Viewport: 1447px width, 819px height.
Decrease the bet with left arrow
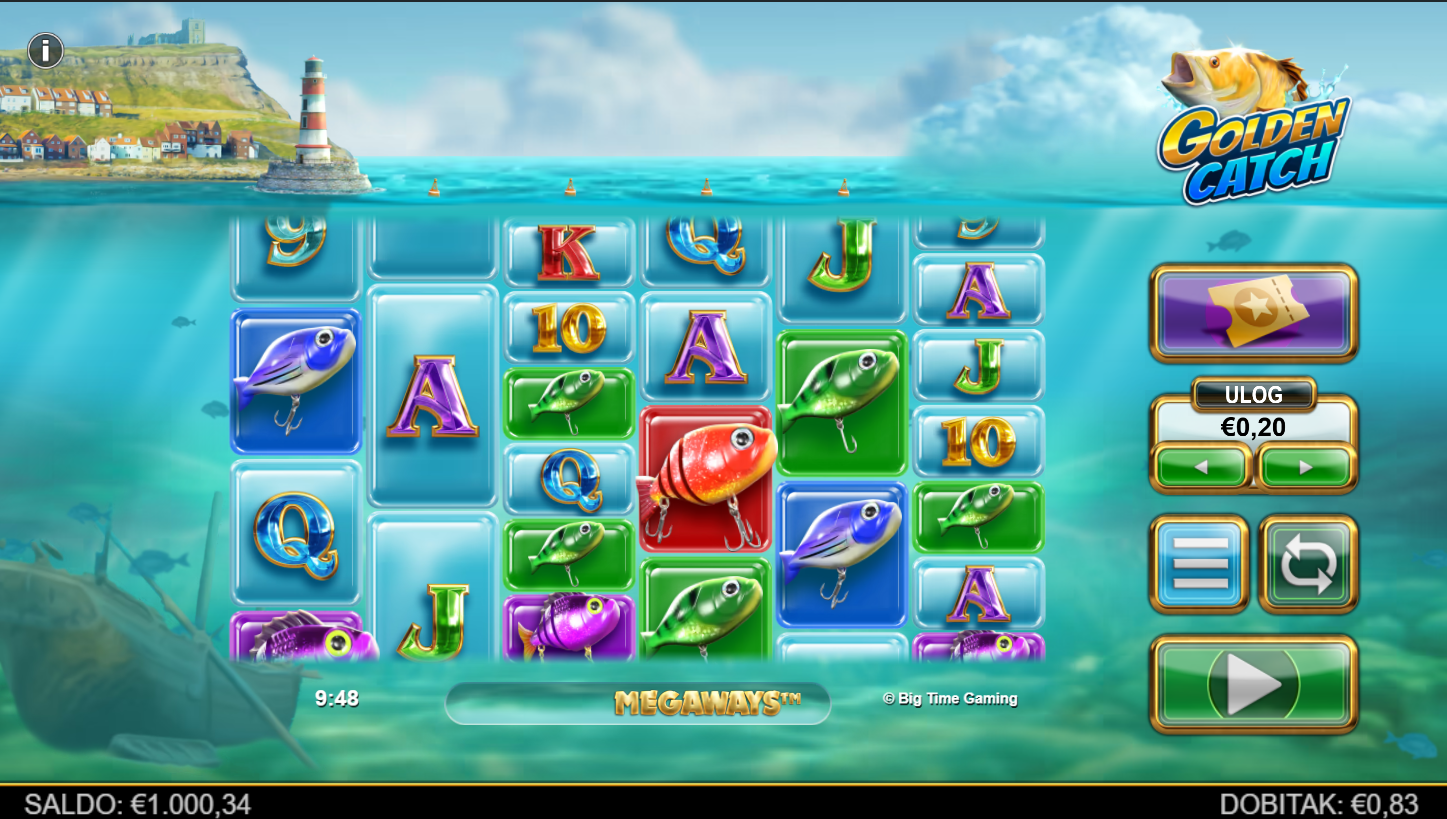(x=1202, y=467)
